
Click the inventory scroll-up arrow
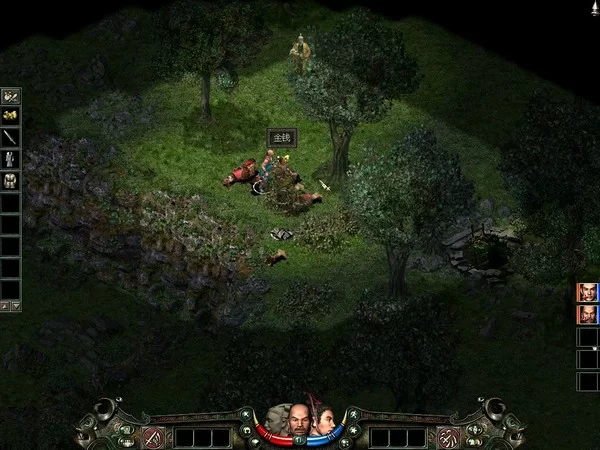[x=5, y=305]
